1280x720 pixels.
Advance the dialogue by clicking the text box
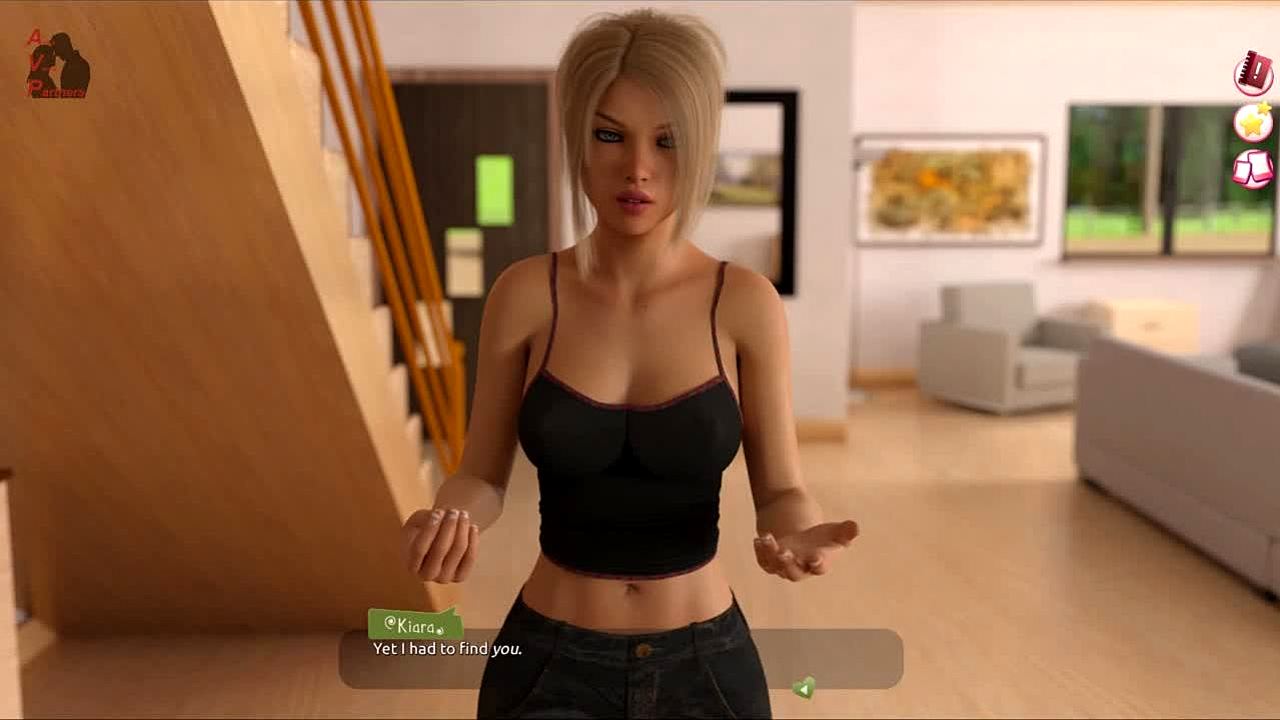point(620,658)
